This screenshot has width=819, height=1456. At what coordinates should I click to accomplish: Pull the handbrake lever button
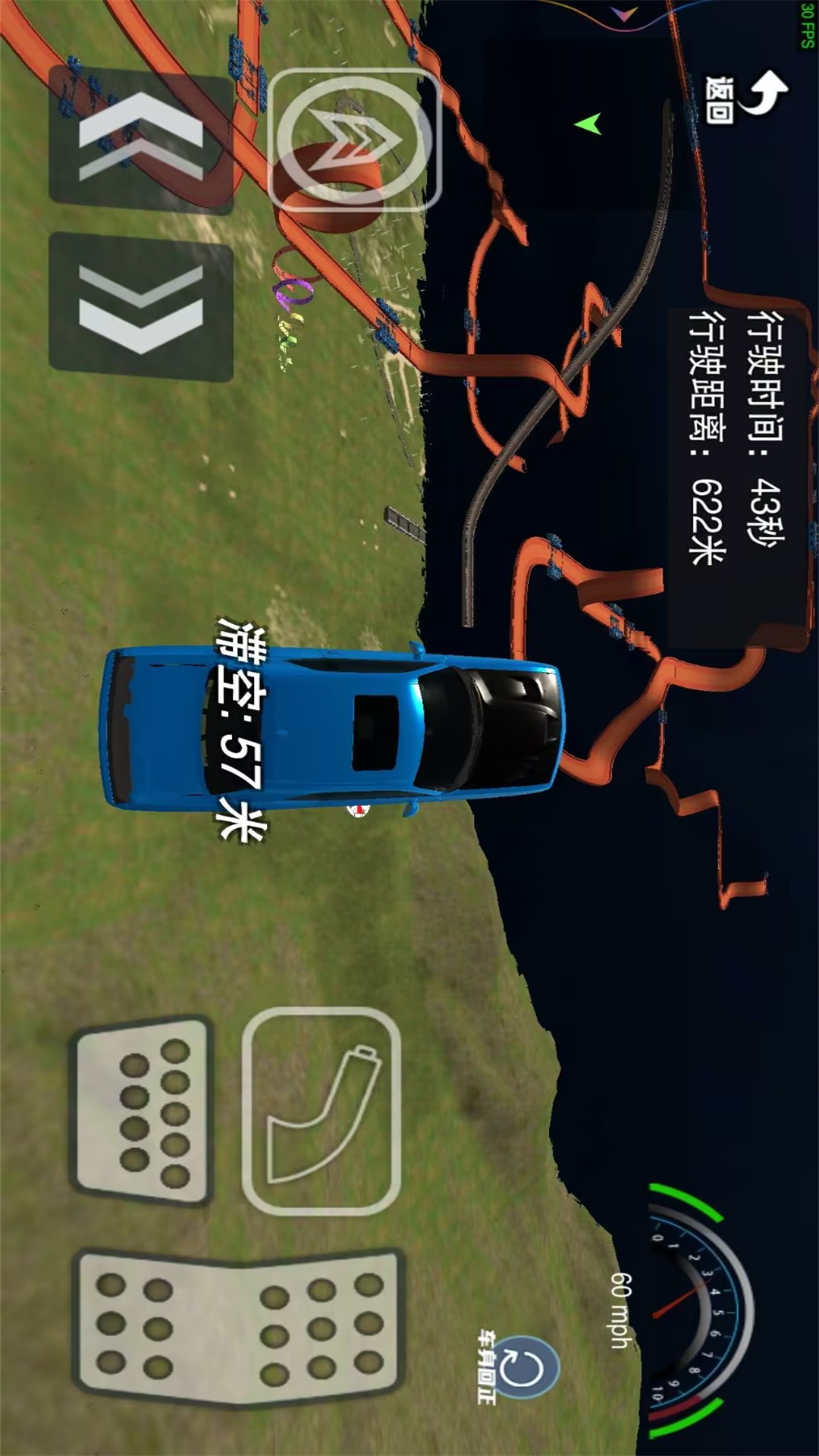pos(322,1111)
